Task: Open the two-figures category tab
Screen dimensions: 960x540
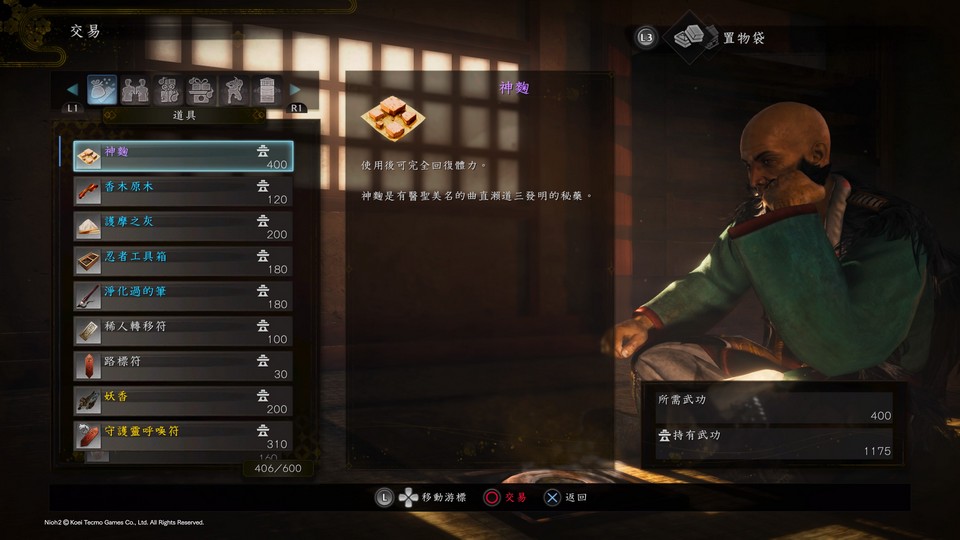Action: tap(135, 90)
